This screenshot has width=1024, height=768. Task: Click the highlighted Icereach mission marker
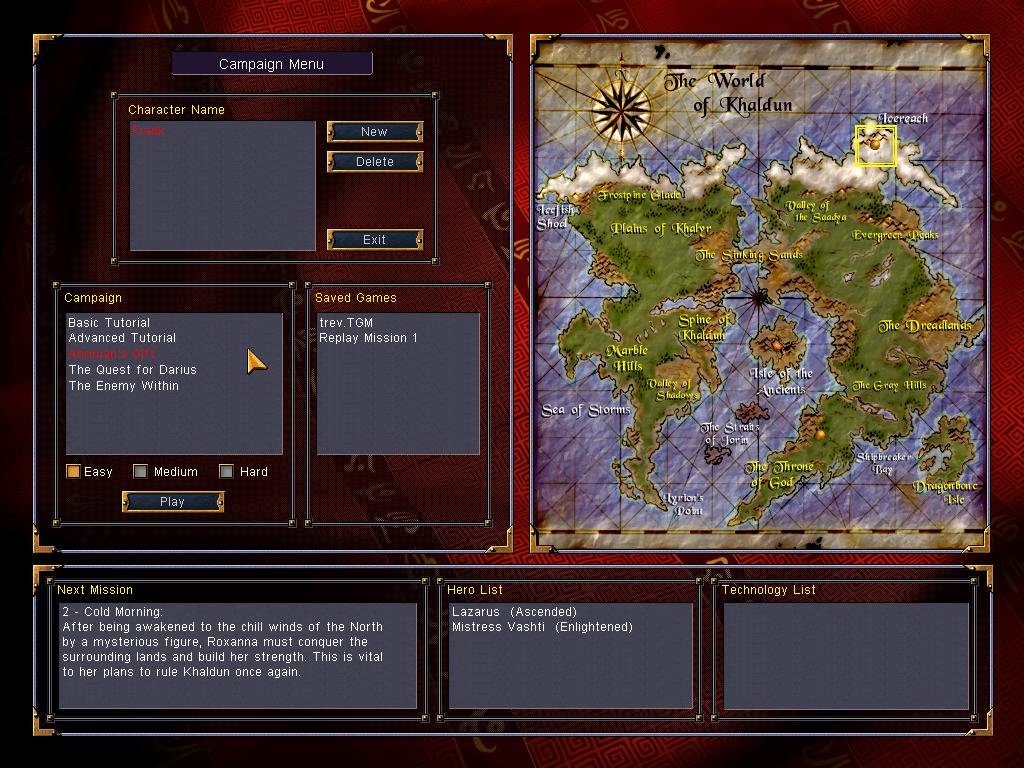tap(876, 145)
